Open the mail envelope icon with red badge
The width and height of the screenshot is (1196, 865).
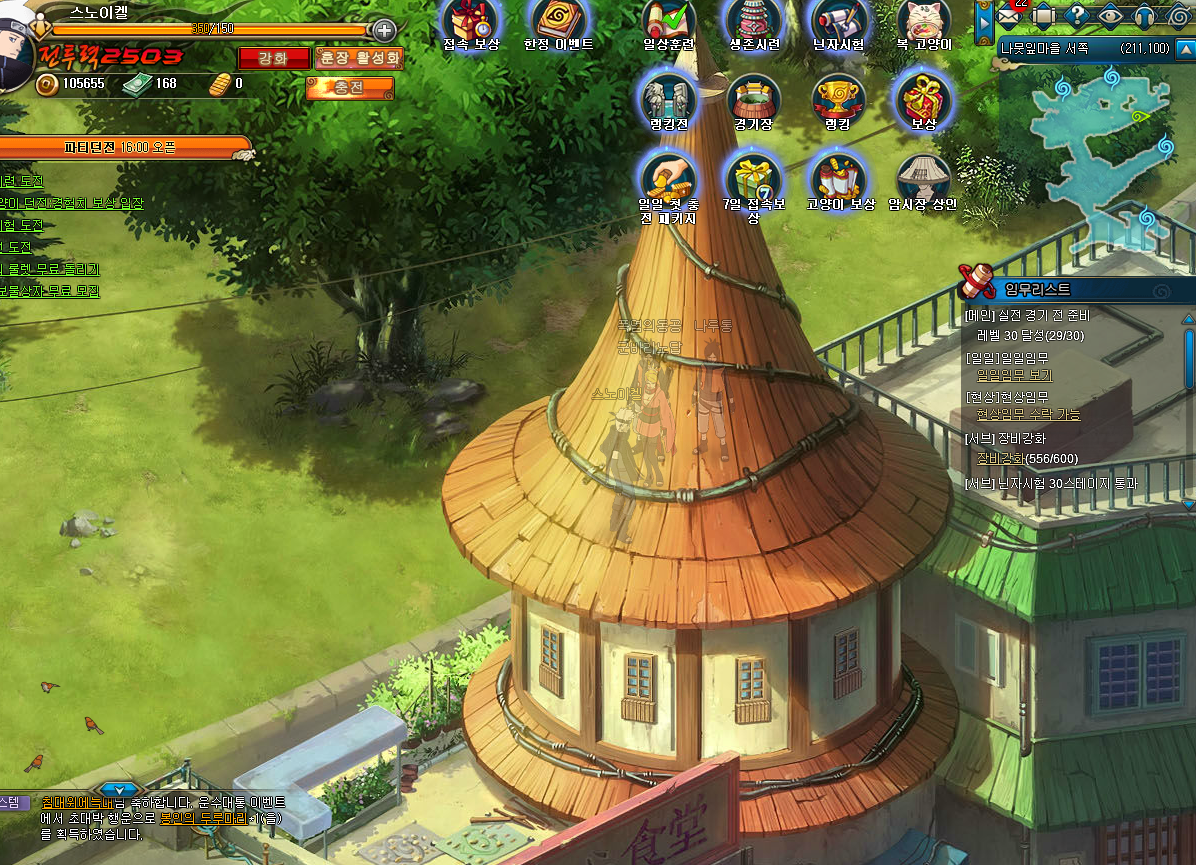click(x=1009, y=15)
